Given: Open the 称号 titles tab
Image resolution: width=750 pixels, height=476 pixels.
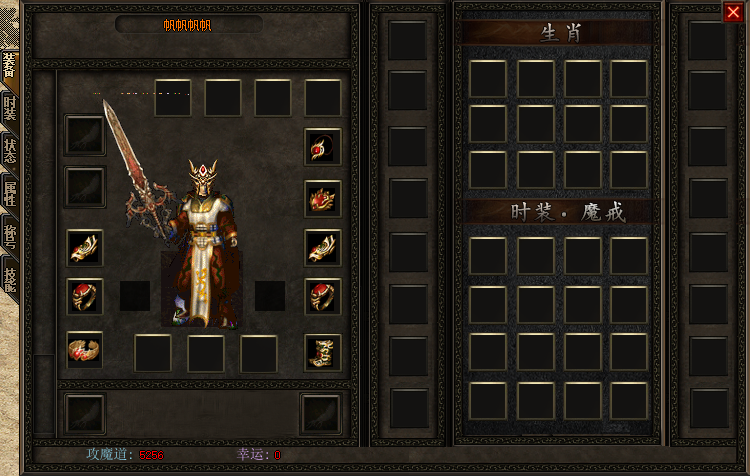Looking at the screenshot, I should [10, 235].
